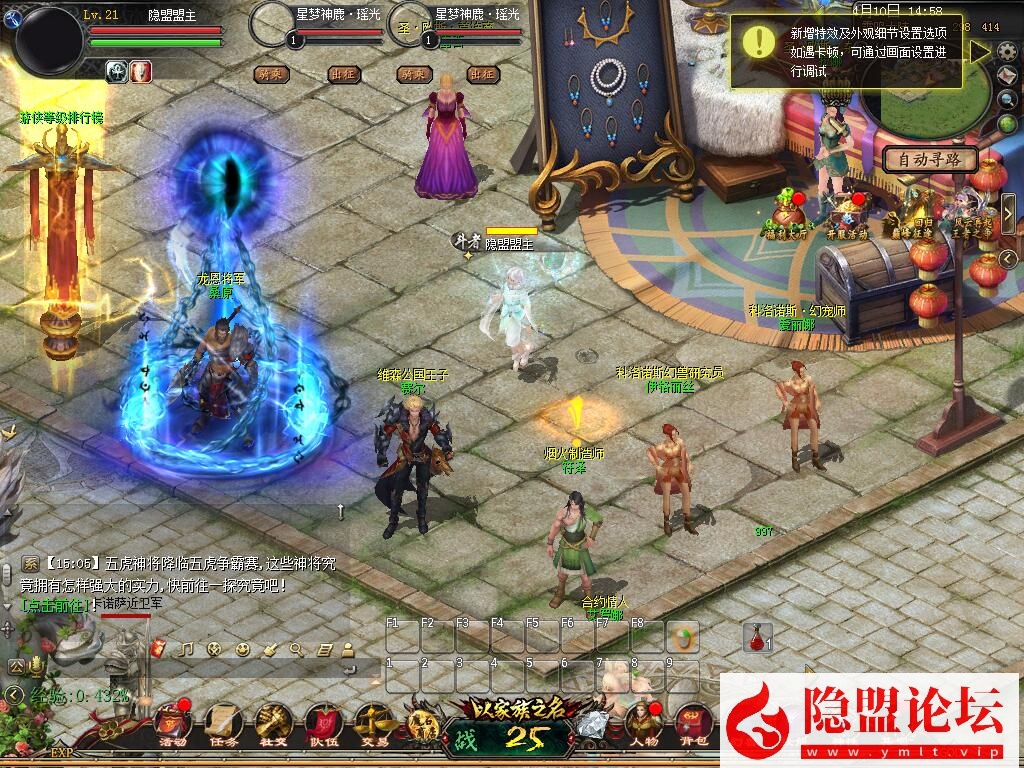Image resolution: width=1024 pixels, height=768 pixels.
Task: Open mail with the envelope icon
Action: 1008,75
